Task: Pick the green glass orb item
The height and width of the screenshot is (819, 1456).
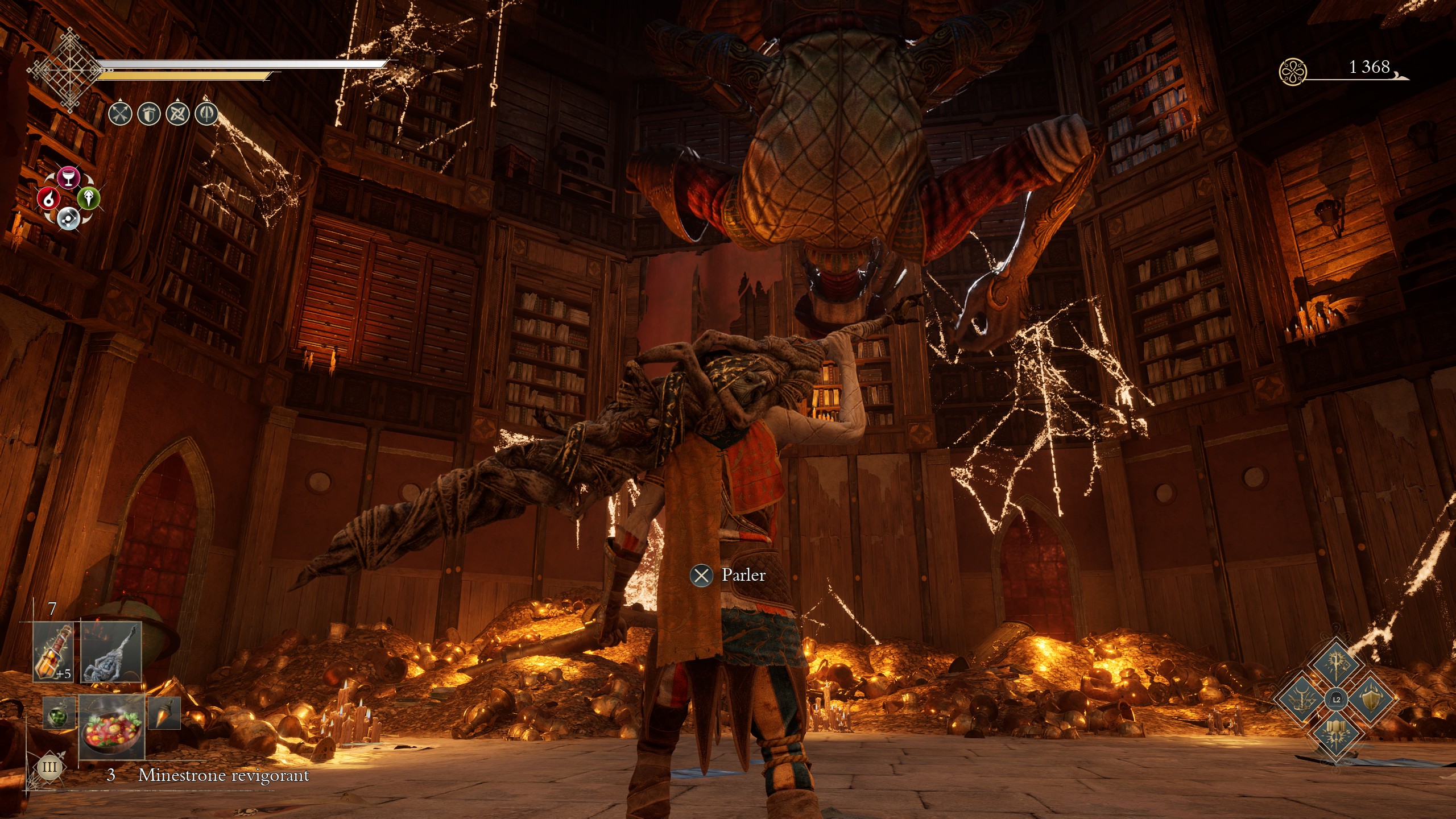Action: pos(59,713)
